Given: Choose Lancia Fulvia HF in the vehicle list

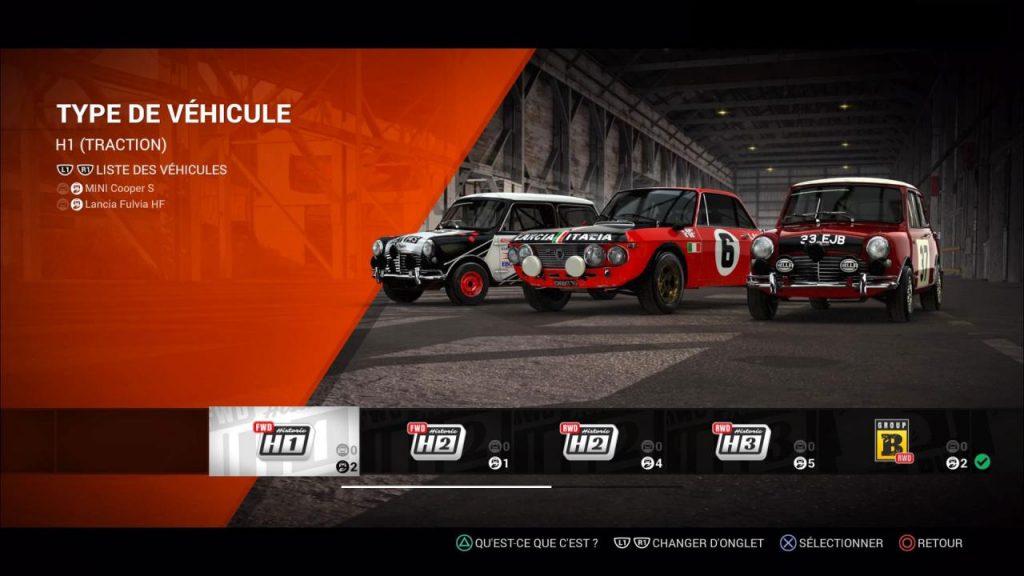Looking at the screenshot, I should [125, 204].
